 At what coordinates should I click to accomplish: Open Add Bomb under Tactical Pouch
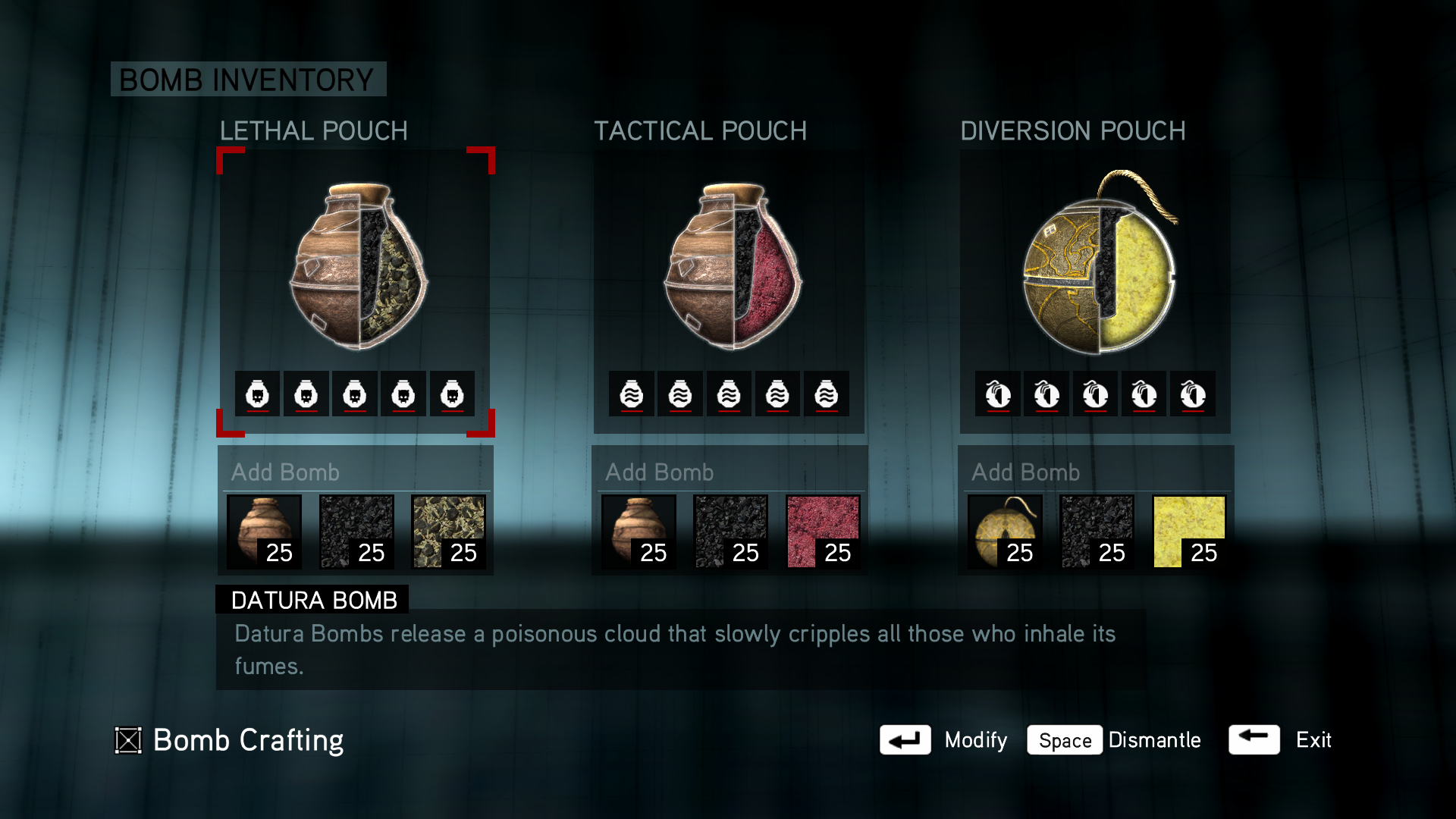pyautogui.click(x=660, y=472)
